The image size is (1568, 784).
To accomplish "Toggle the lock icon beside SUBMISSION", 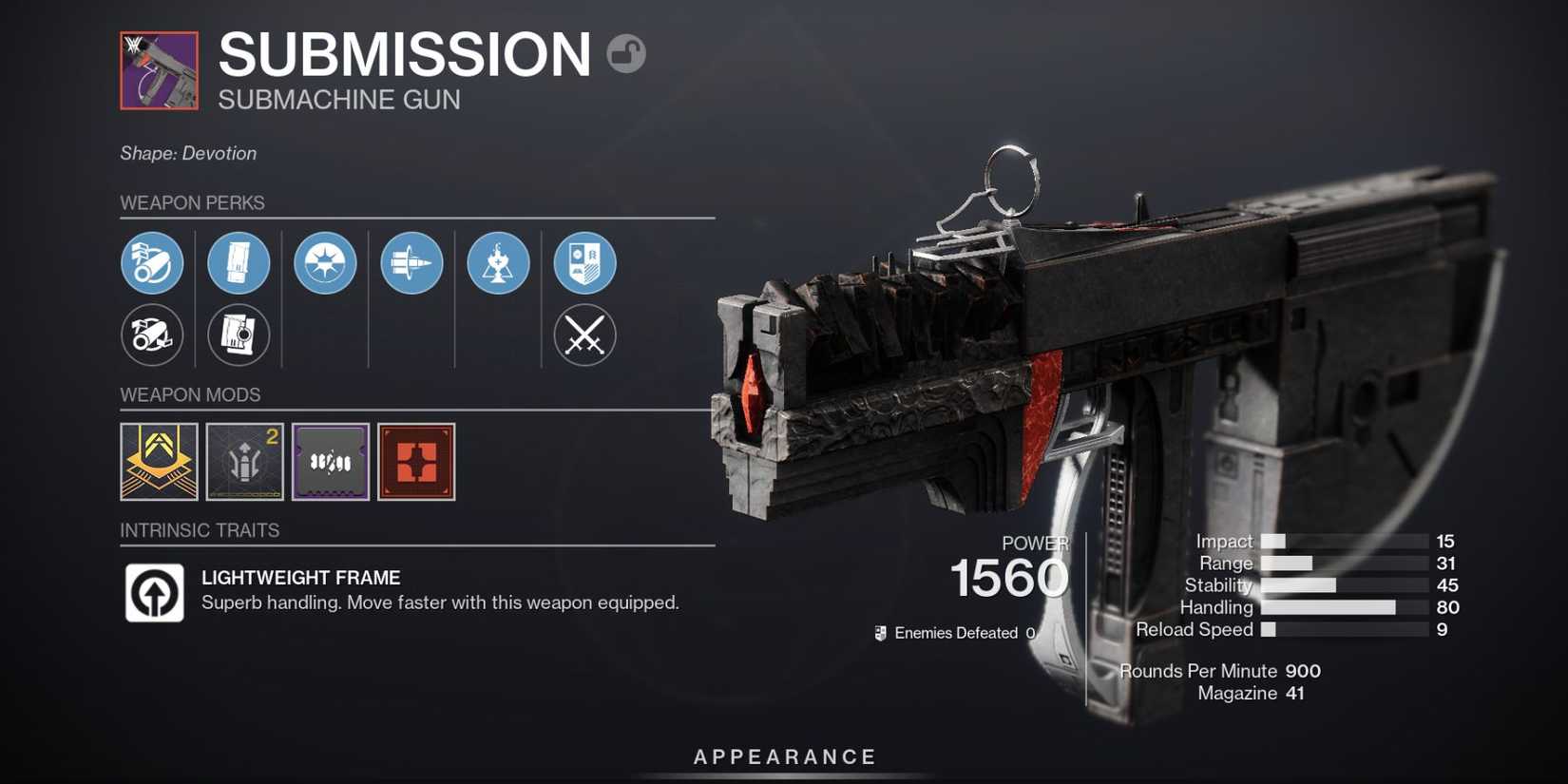I will pos(626,54).
